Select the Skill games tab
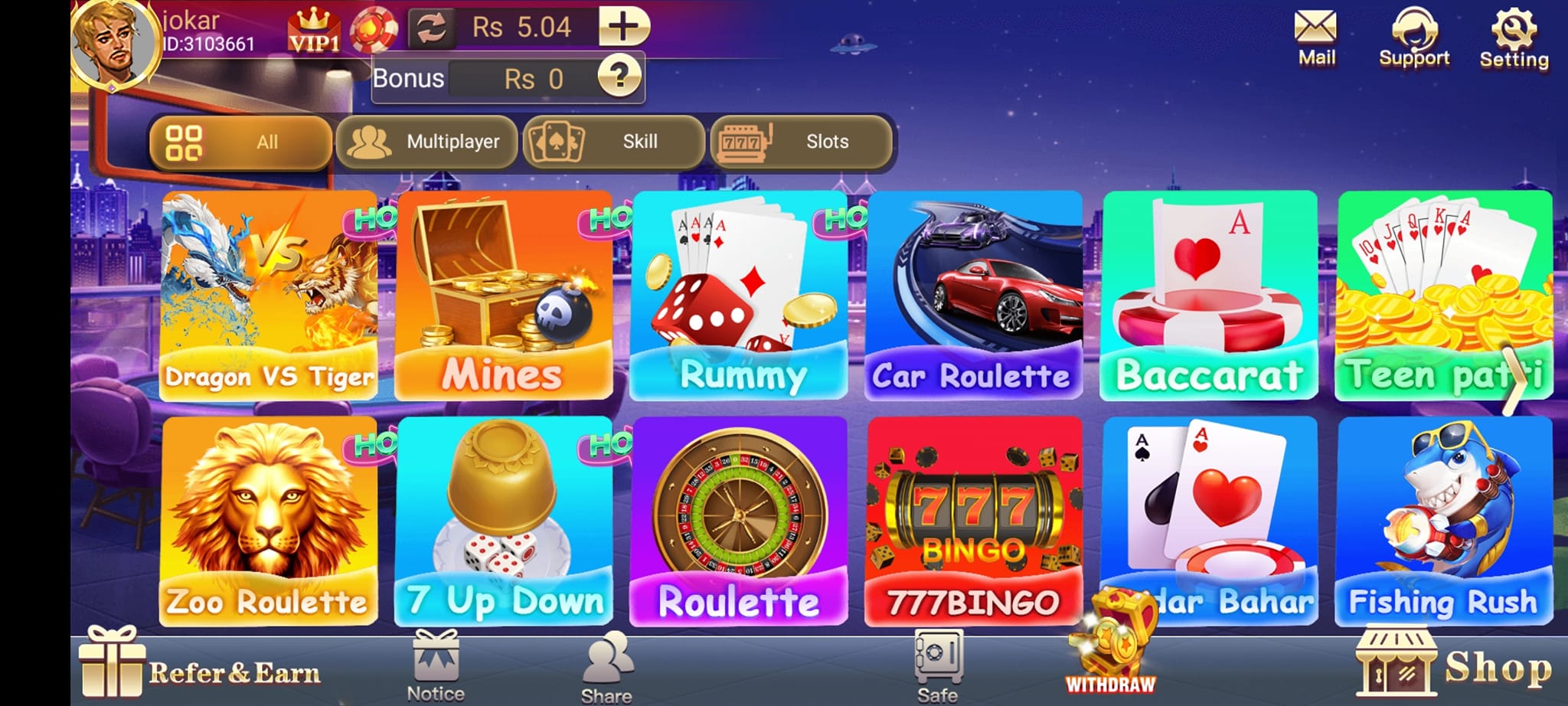 pos(612,142)
